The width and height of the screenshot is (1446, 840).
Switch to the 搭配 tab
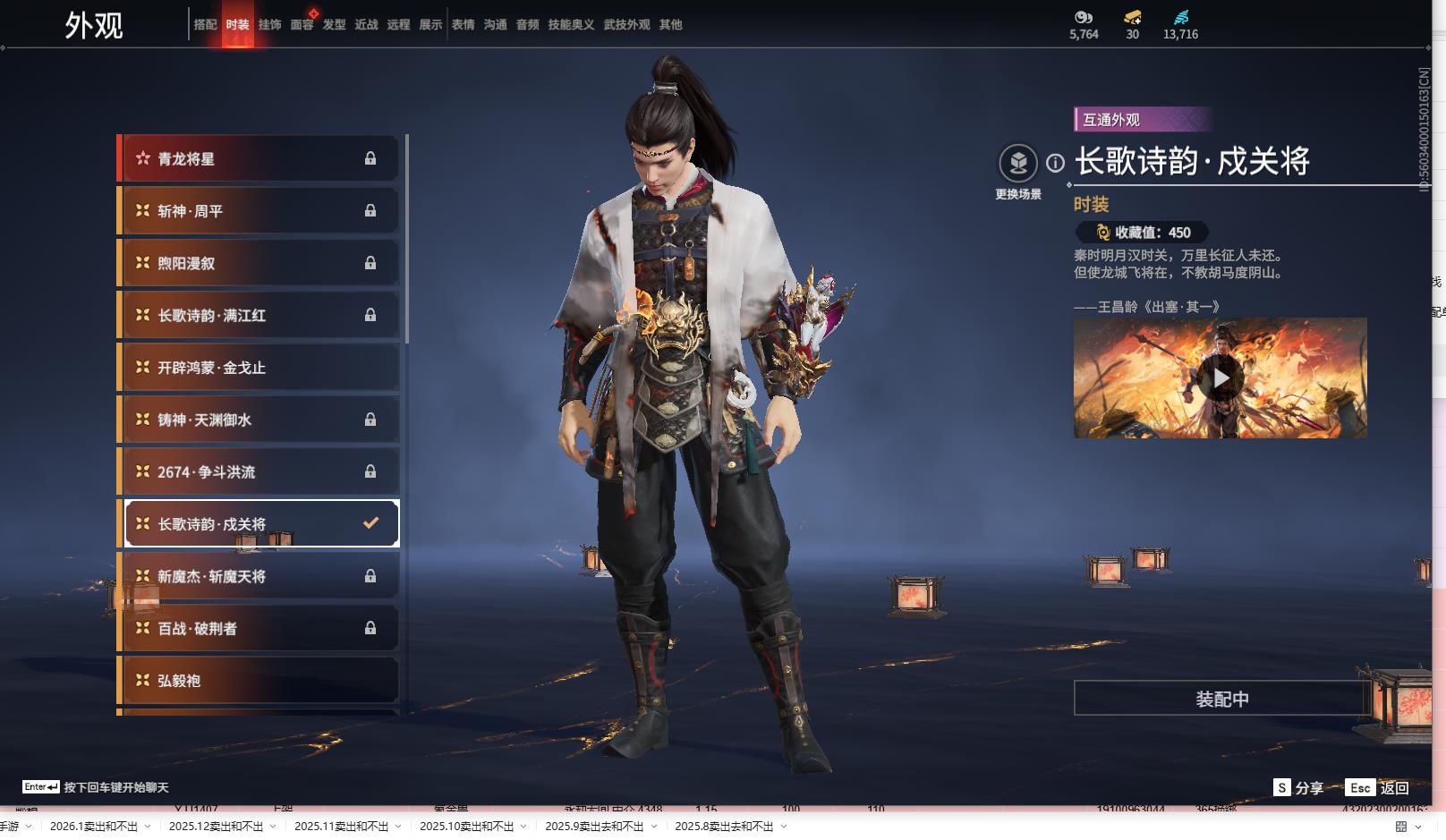(205, 25)
